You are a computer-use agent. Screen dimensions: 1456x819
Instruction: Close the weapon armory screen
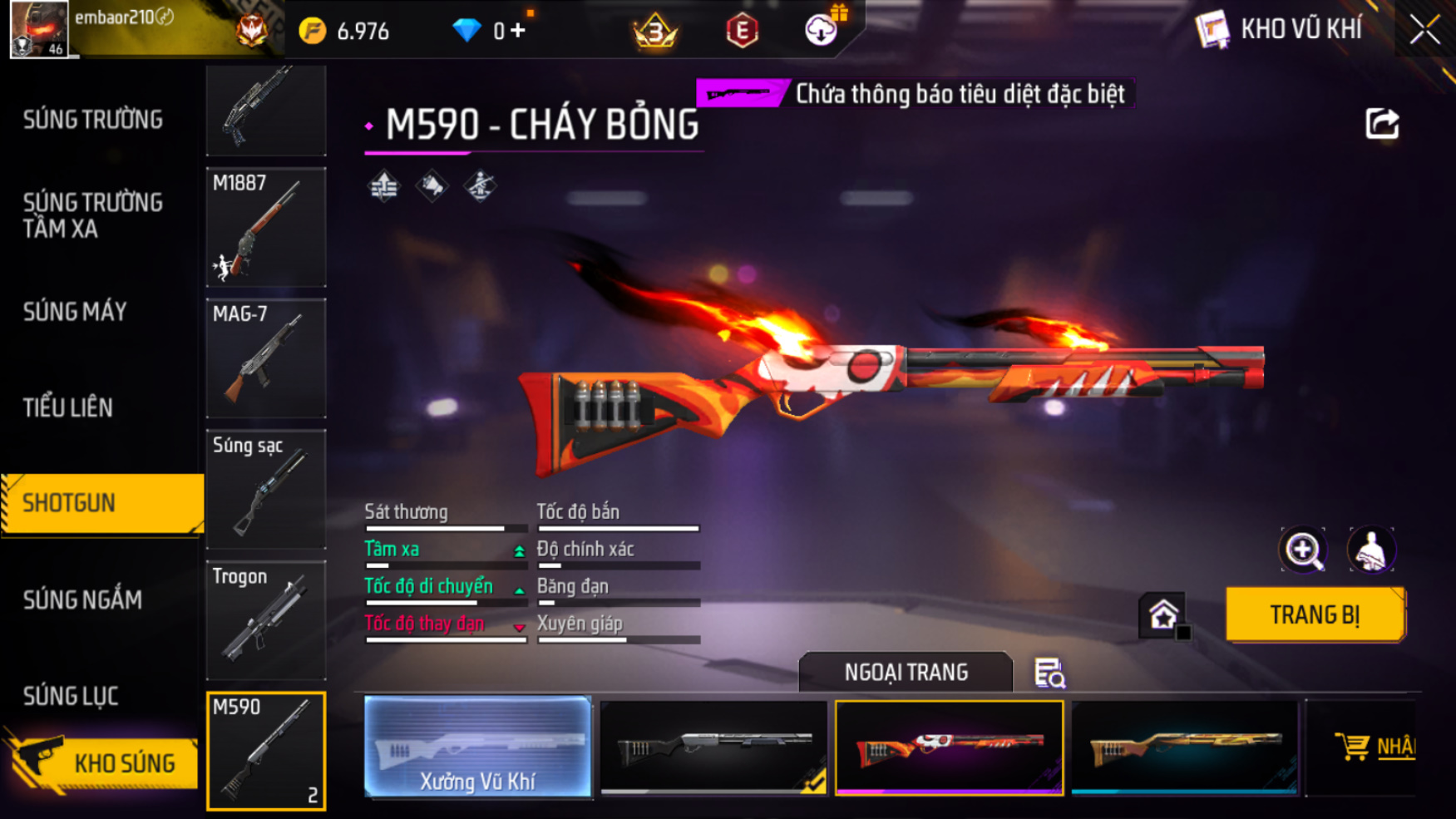click(x=1425, y=30)
